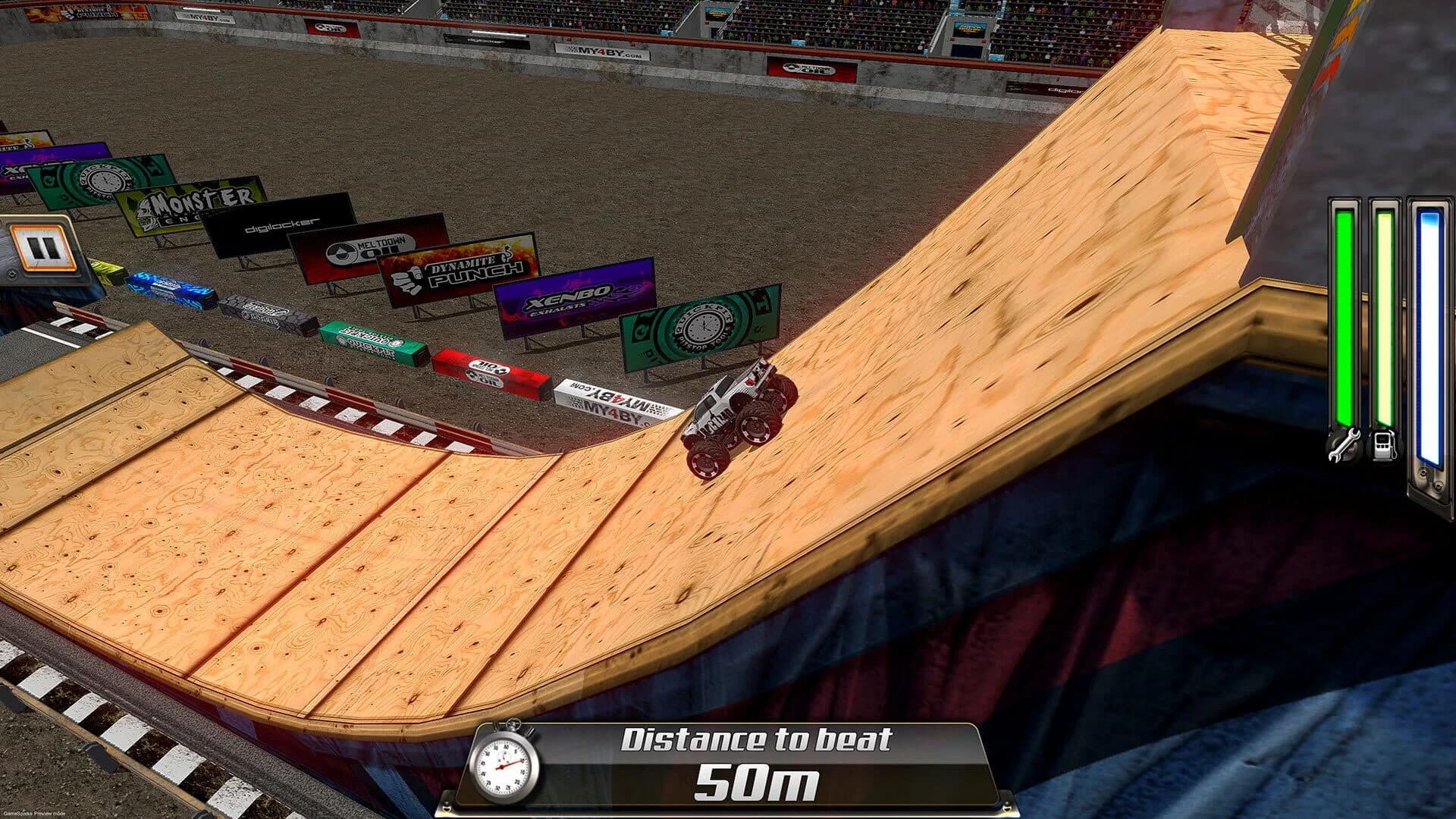The height and width of the screenshot is (819, 1456).
Task: Pause the game
Action: pos(42,246)
